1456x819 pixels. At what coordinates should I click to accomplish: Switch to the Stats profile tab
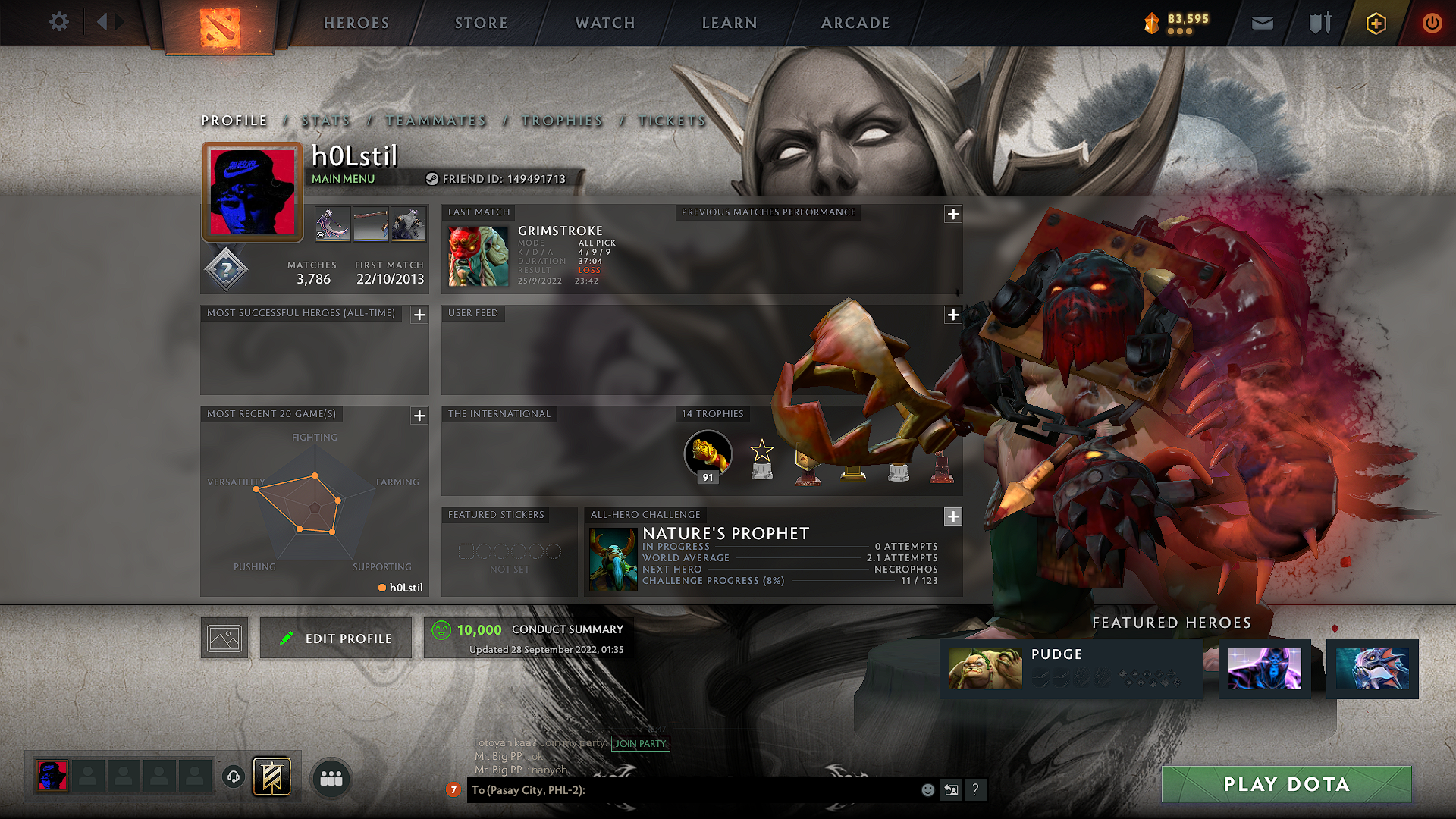point(326,121)
